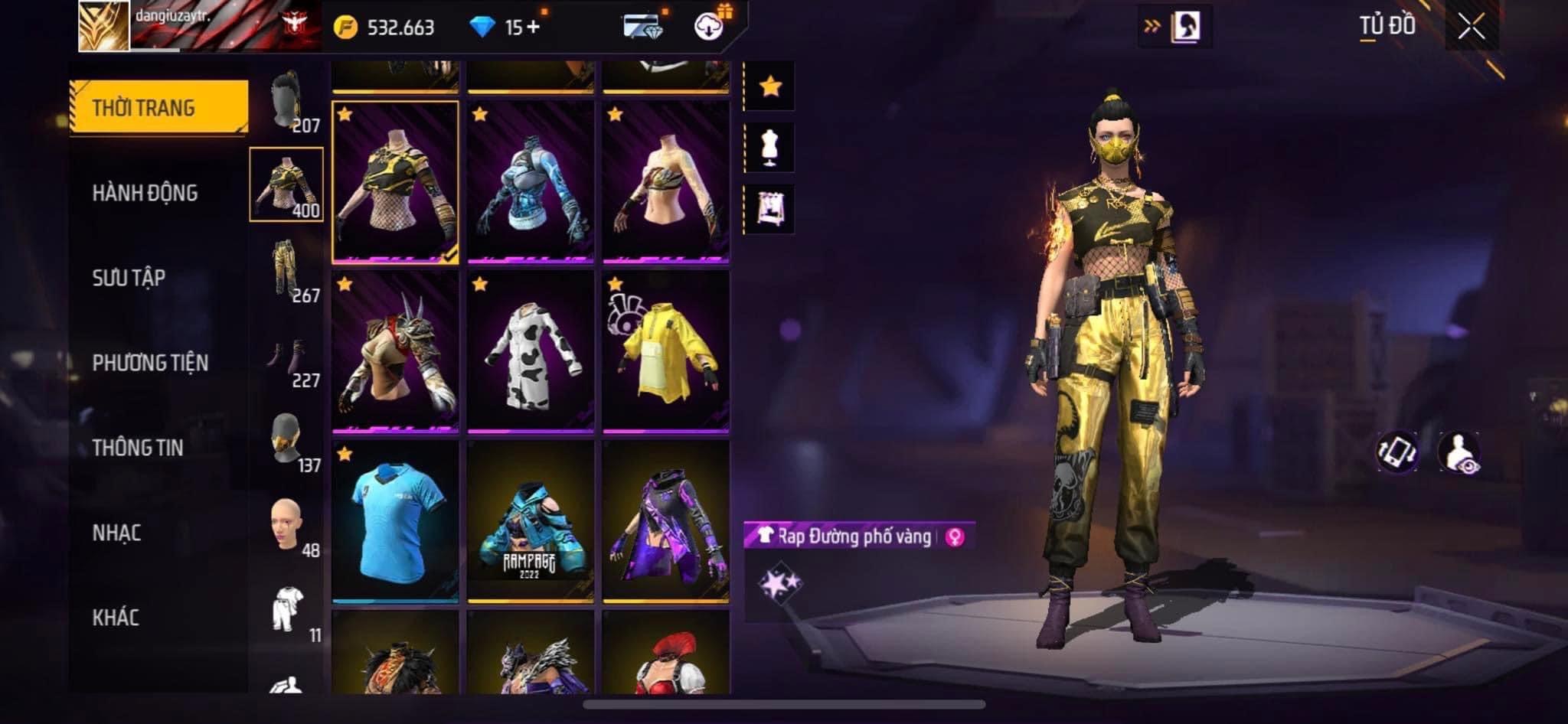The height and width of the screenshot is (724, 1568).
Task: Select the light blue t-shirt
Action: pos(395,522)
